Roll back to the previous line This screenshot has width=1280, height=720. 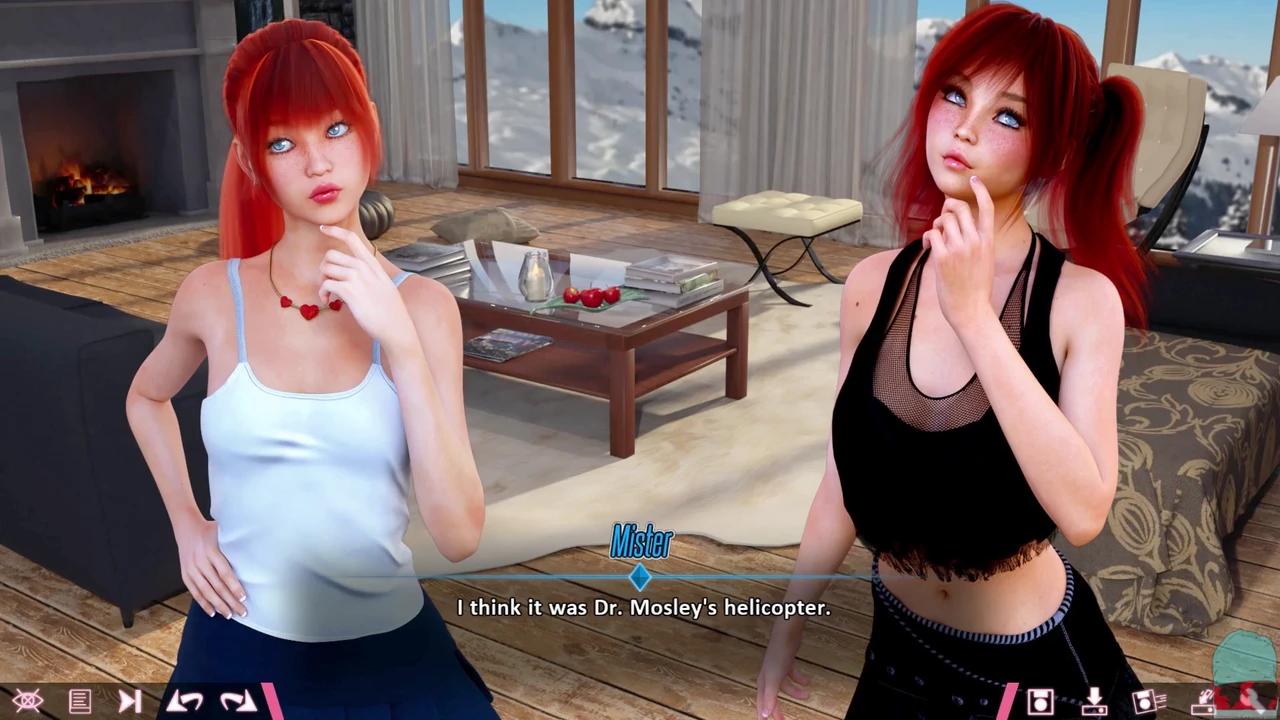(x=185, y=701)
